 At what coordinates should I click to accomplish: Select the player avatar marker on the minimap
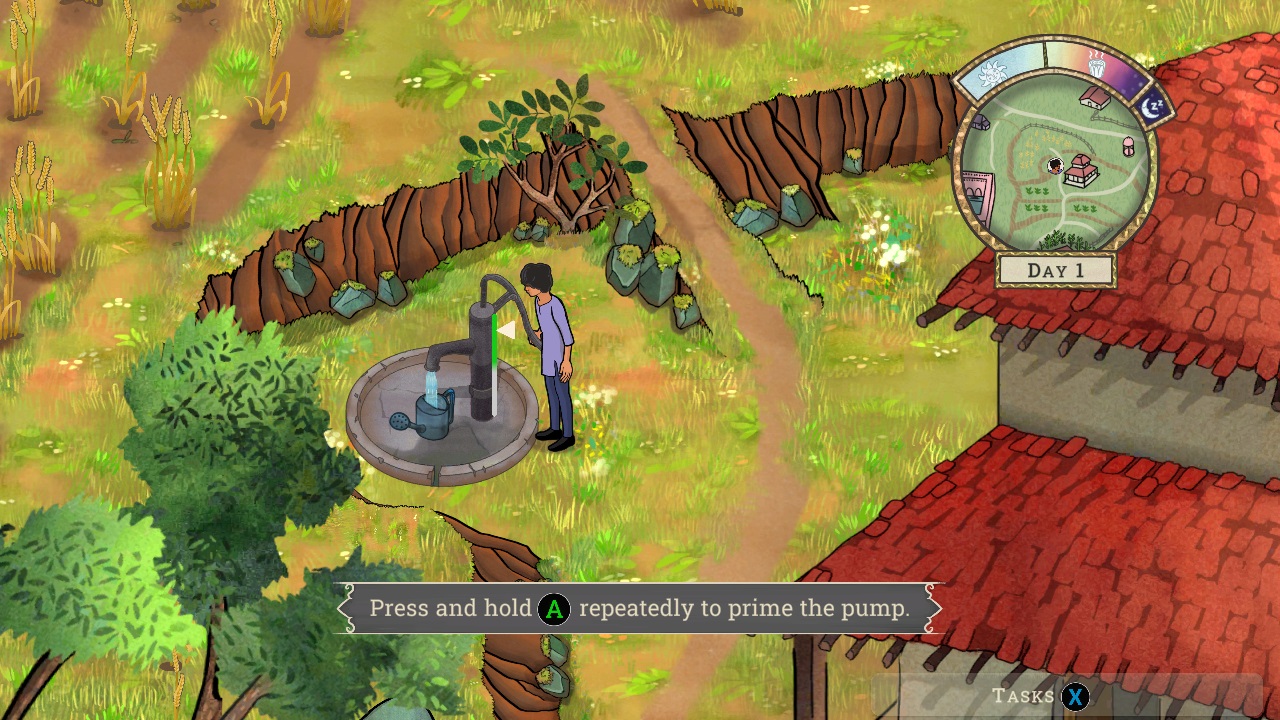click(1054, 167)
